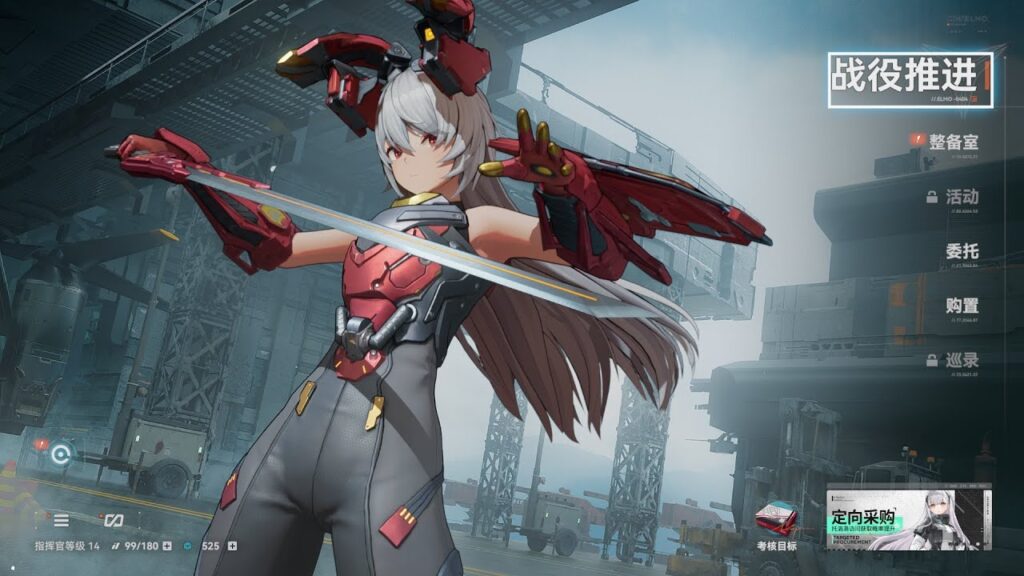
Task: Click the linked-squares icon beside the hamburger menu
Action: tap(113, 520)
